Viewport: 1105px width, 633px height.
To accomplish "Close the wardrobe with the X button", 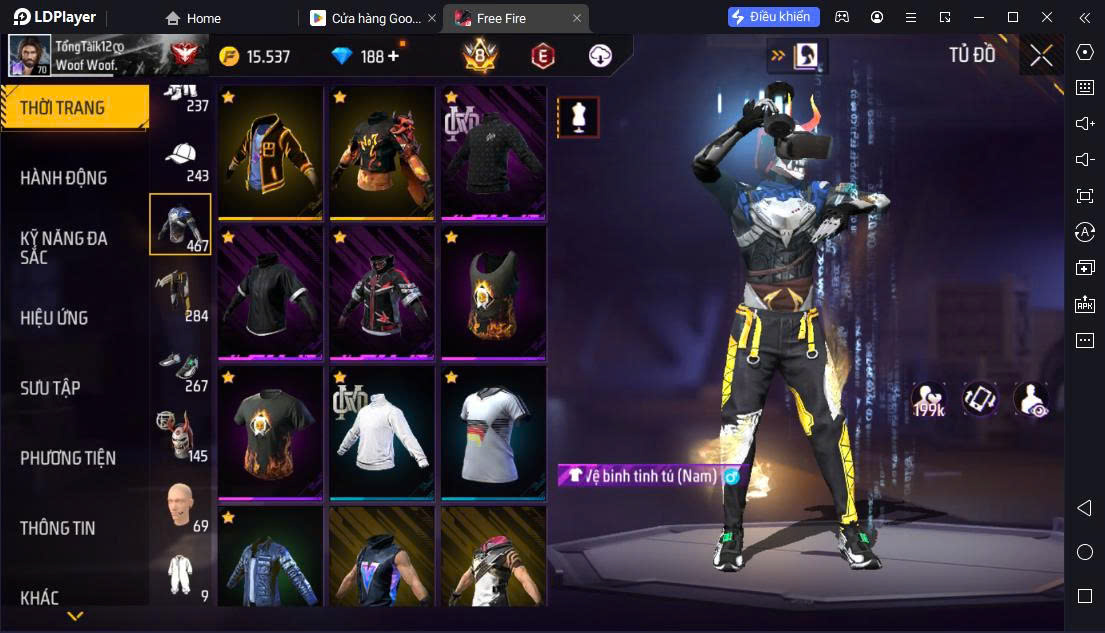I will [1041, 56].
